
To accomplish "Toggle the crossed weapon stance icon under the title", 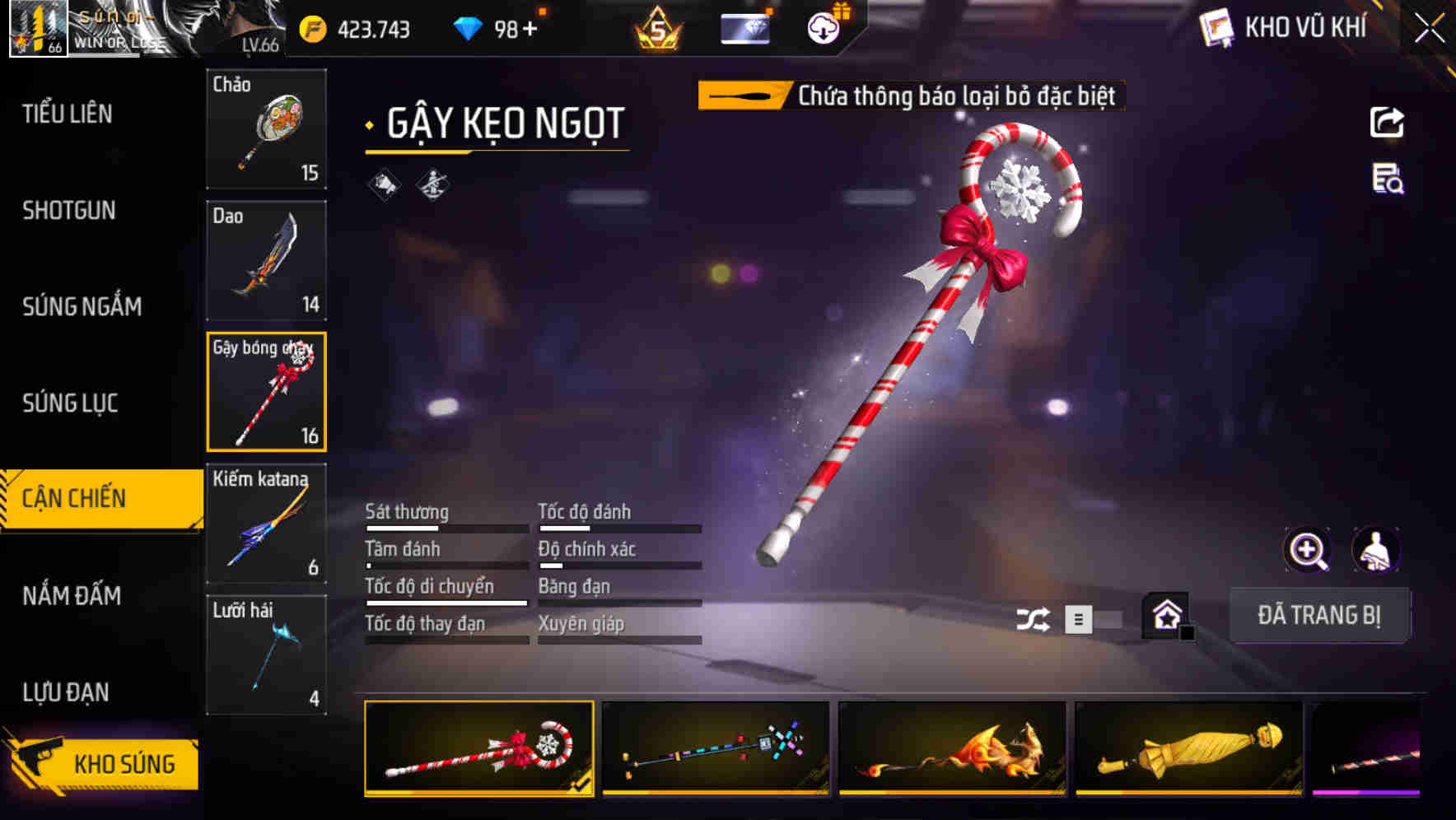I will 432,185.
